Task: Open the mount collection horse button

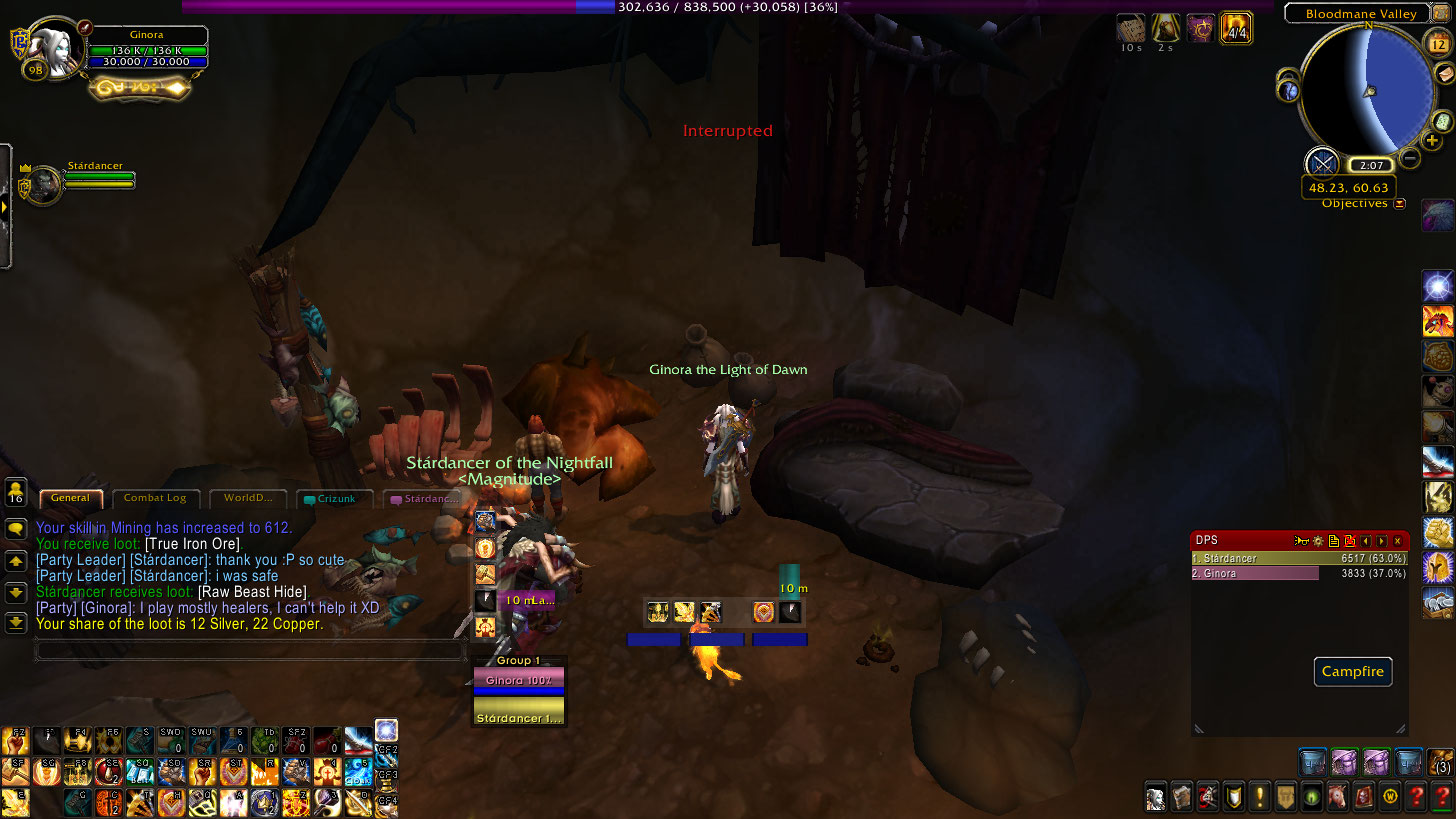Action: (1338, 797)
